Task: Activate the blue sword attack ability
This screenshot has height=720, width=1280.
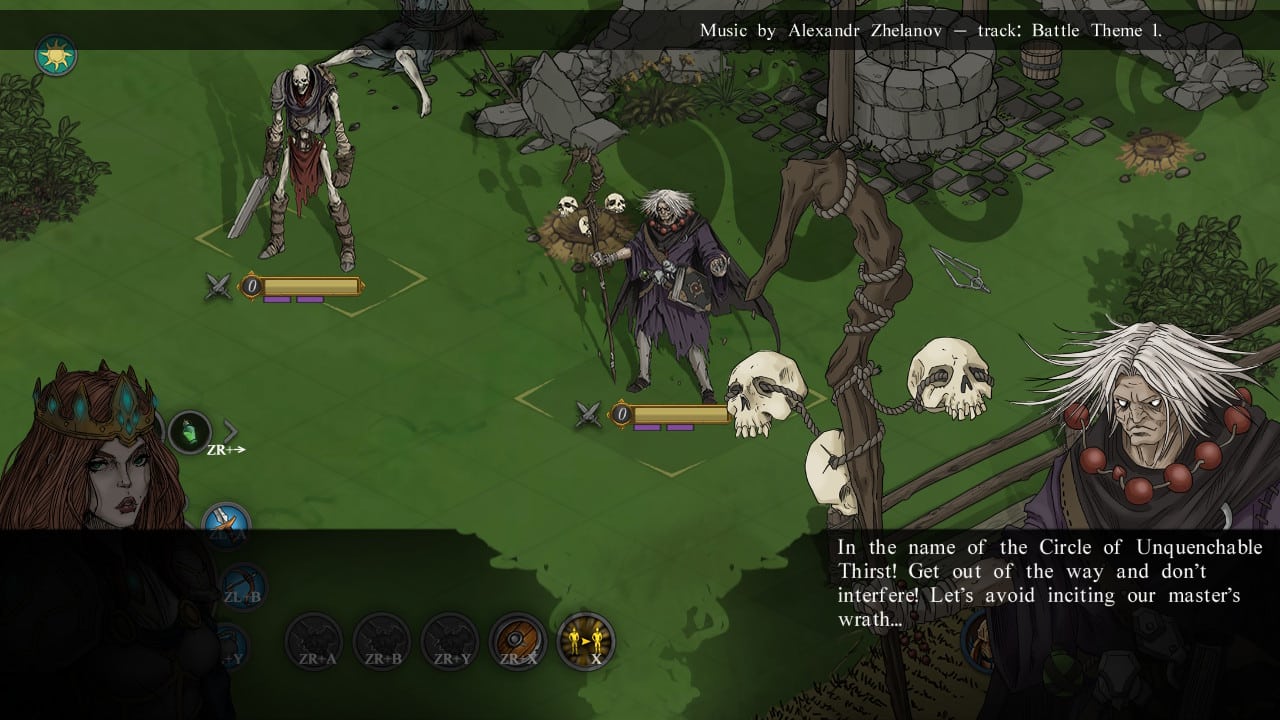Action: 226,524
